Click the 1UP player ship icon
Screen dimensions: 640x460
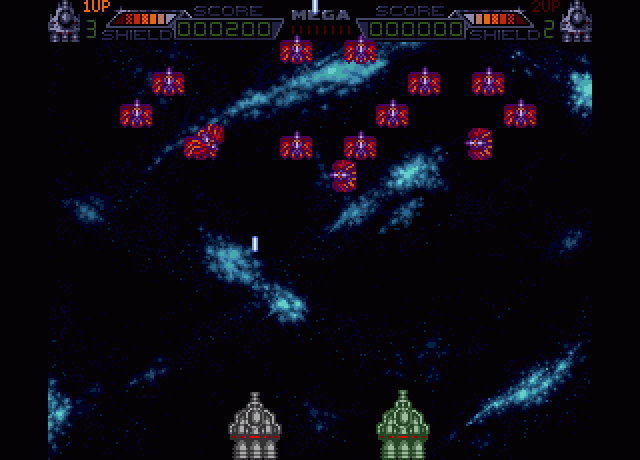click(64, 21)
